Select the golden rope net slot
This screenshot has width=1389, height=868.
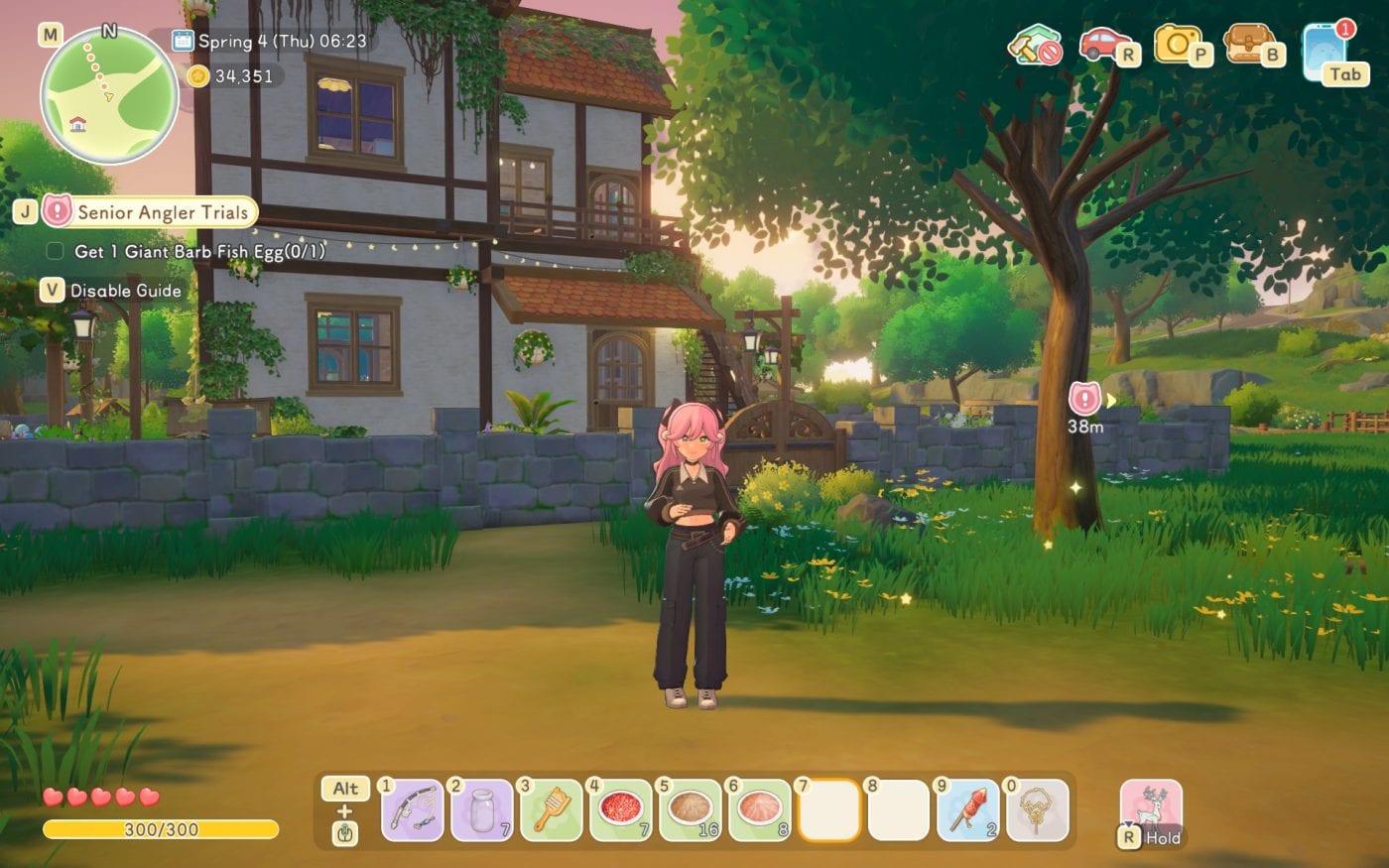point(1038,810)
